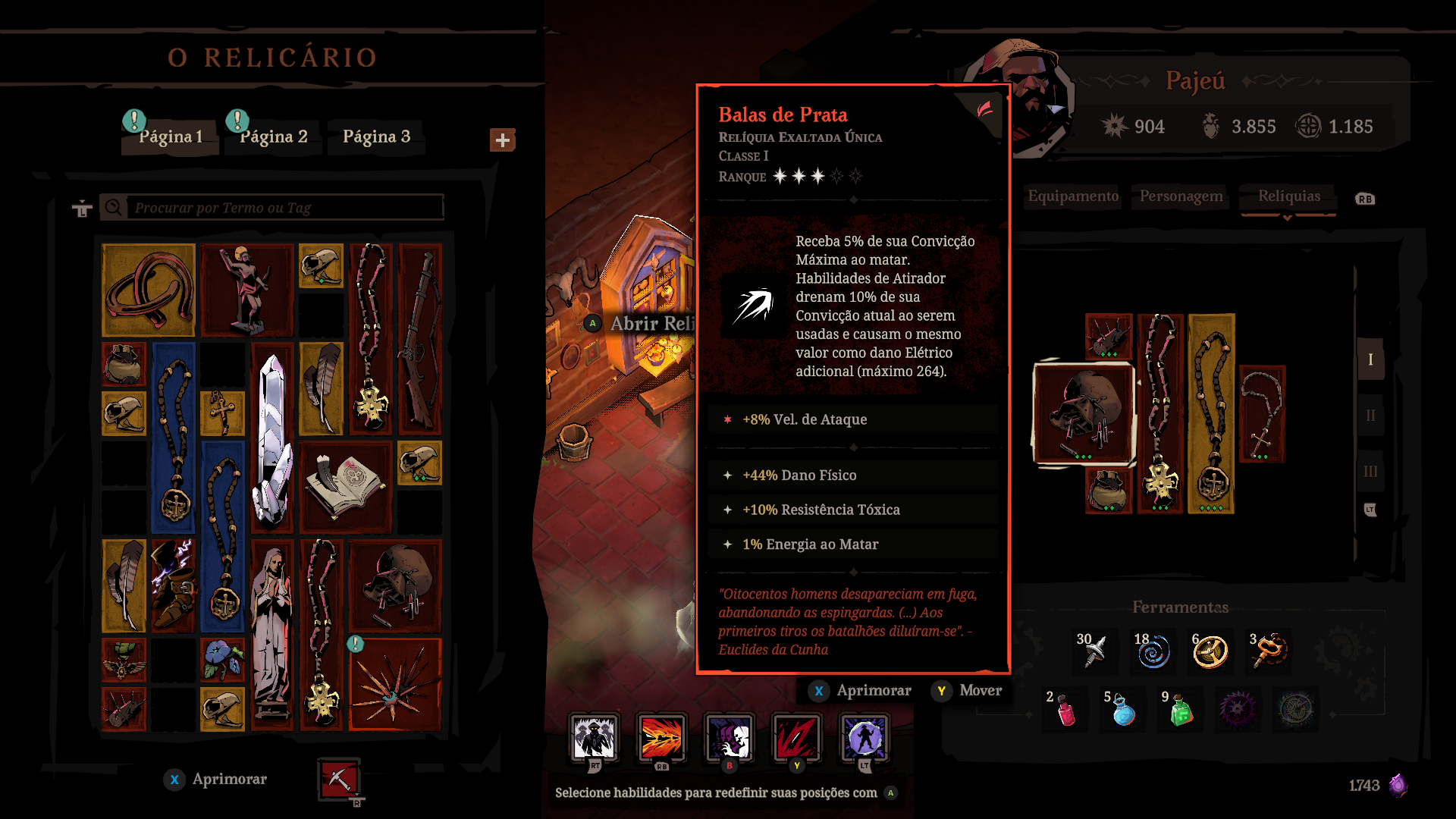Open Página 2 of the reliquary

[x=274, y=136]
